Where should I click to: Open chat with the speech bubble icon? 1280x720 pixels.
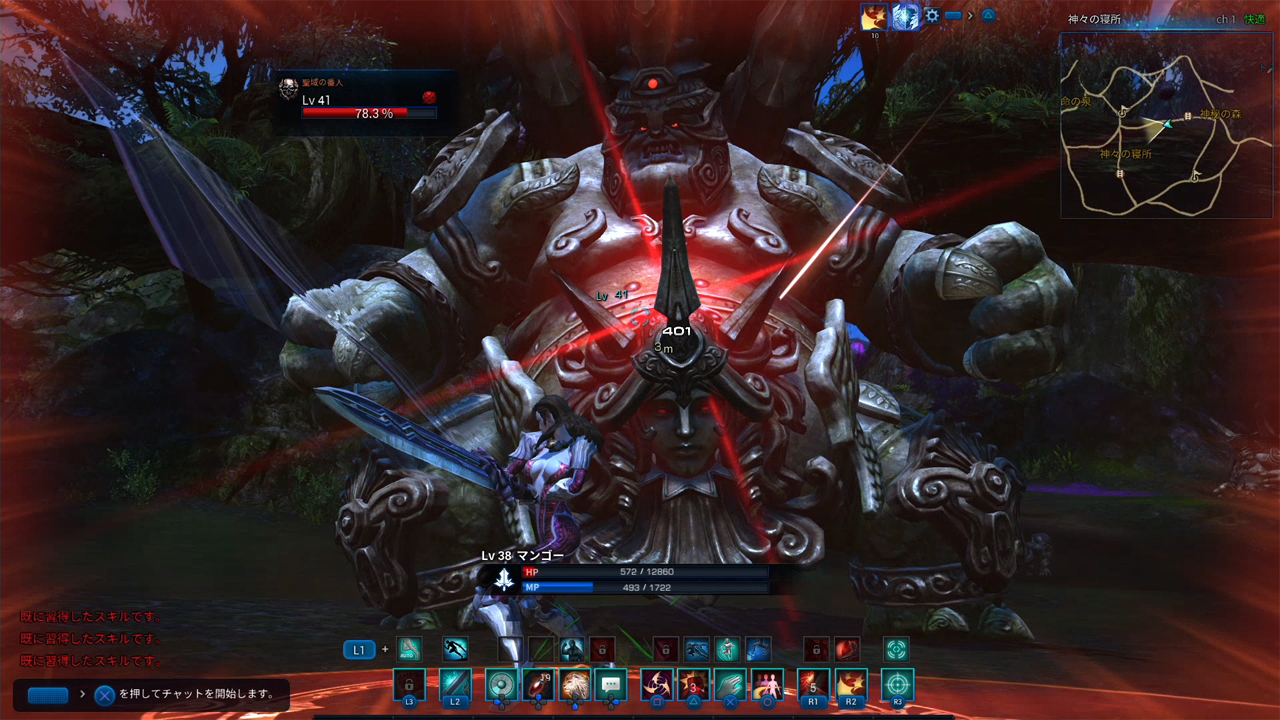611,684
